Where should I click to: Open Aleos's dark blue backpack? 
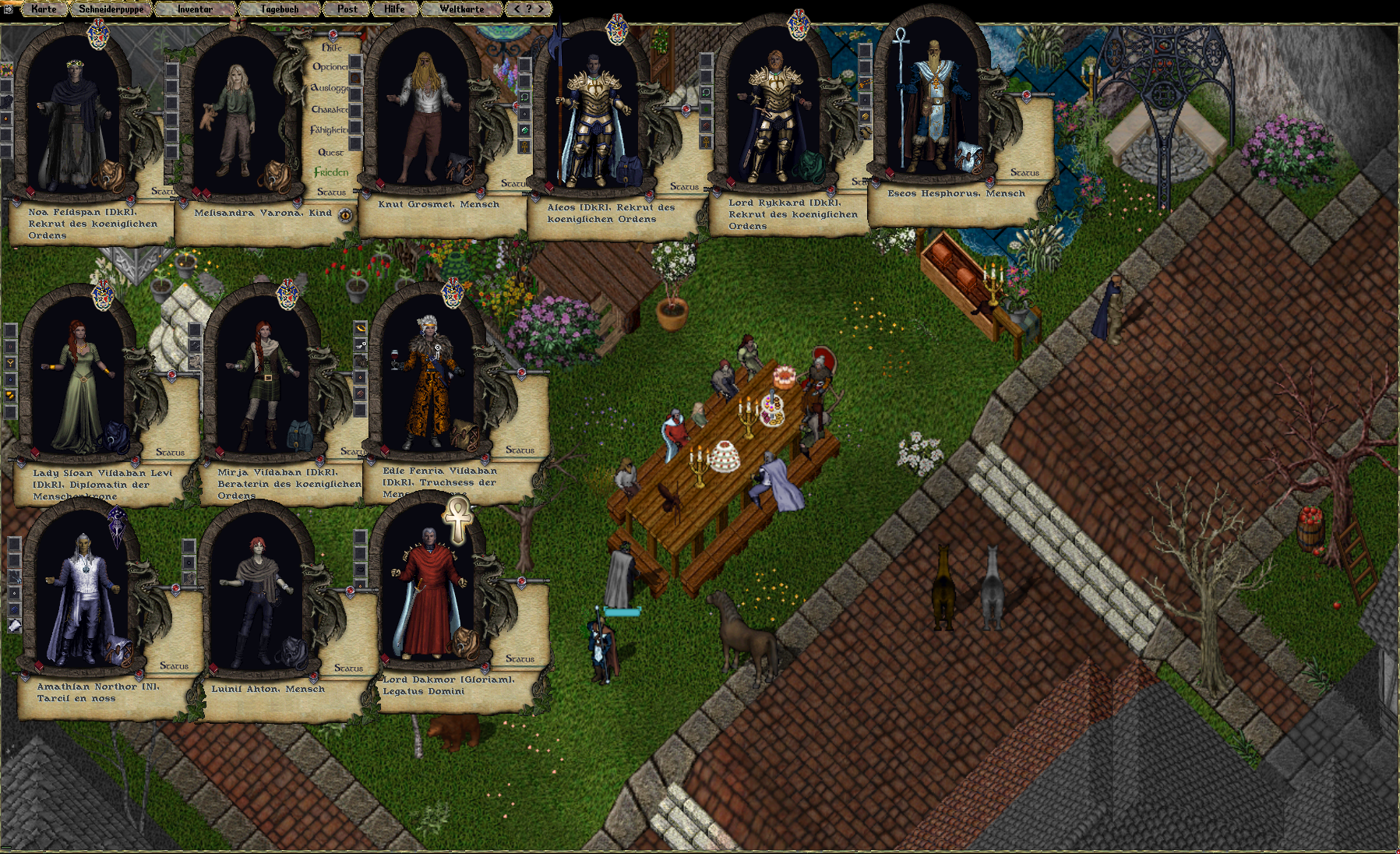629,169
